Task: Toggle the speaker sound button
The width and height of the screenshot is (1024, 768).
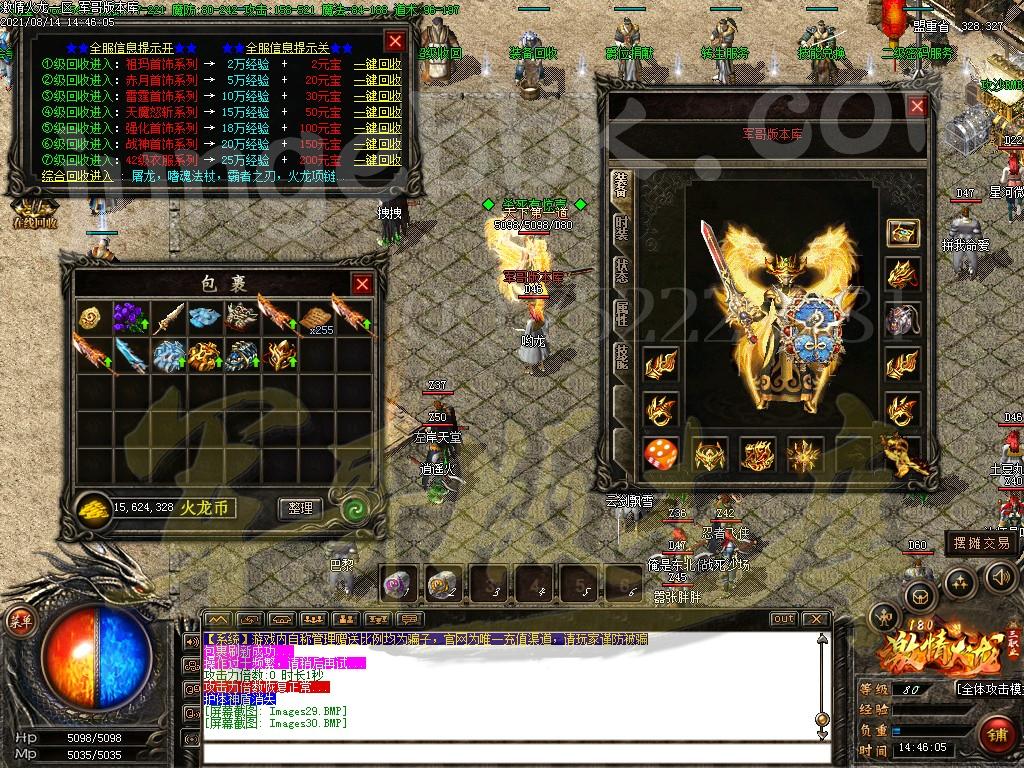Action: (1001, 577)
